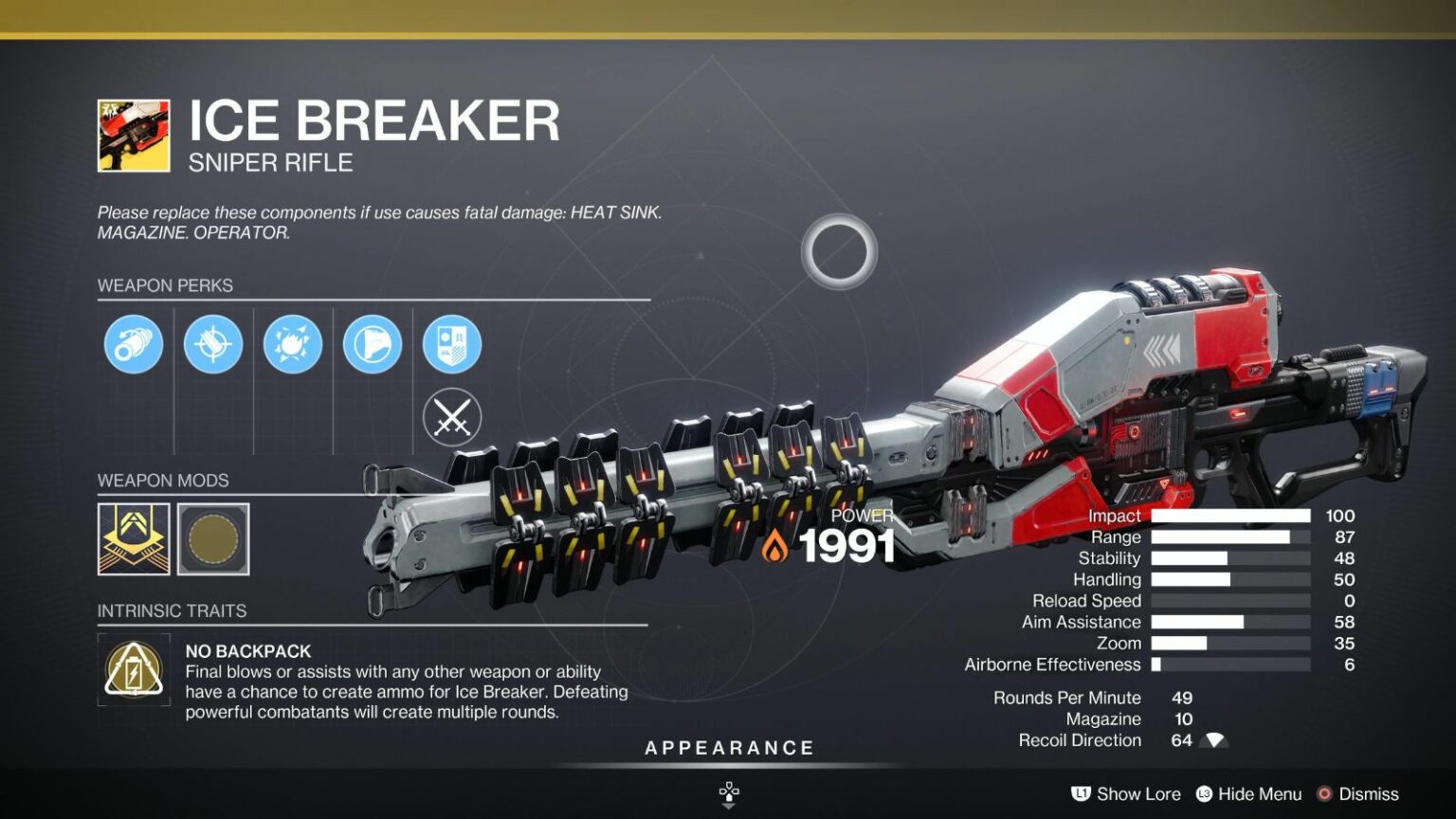1456x819 pixels.
Task: Select the crossed swords masterwork perk
Action: (450, 417)
